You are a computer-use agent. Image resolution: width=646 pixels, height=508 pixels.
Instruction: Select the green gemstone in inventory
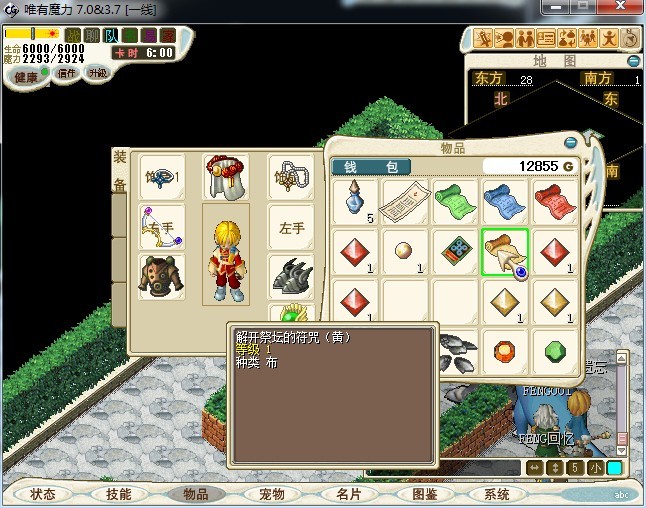coord(555,352)
